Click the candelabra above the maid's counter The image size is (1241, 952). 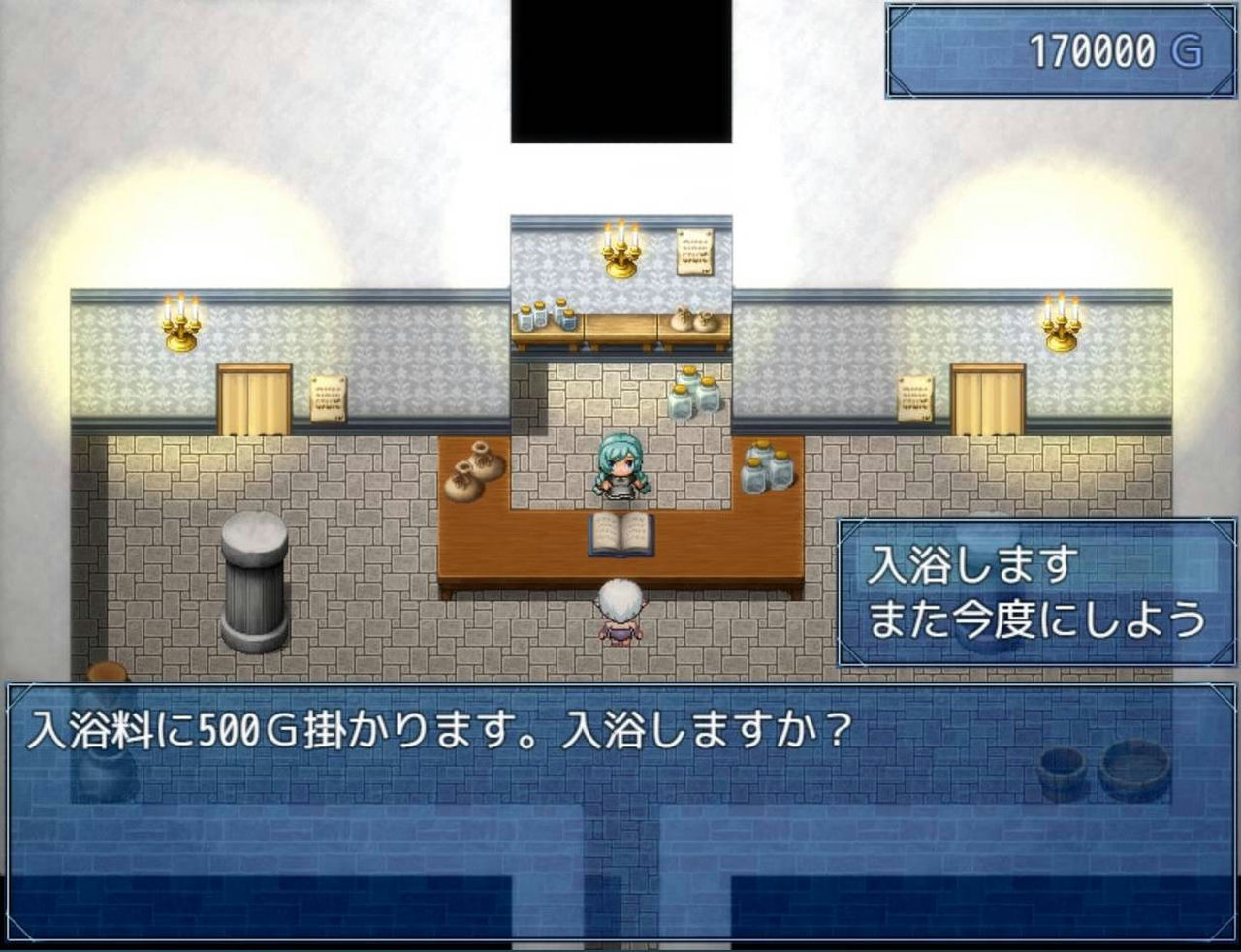click(x=619, y=254)
